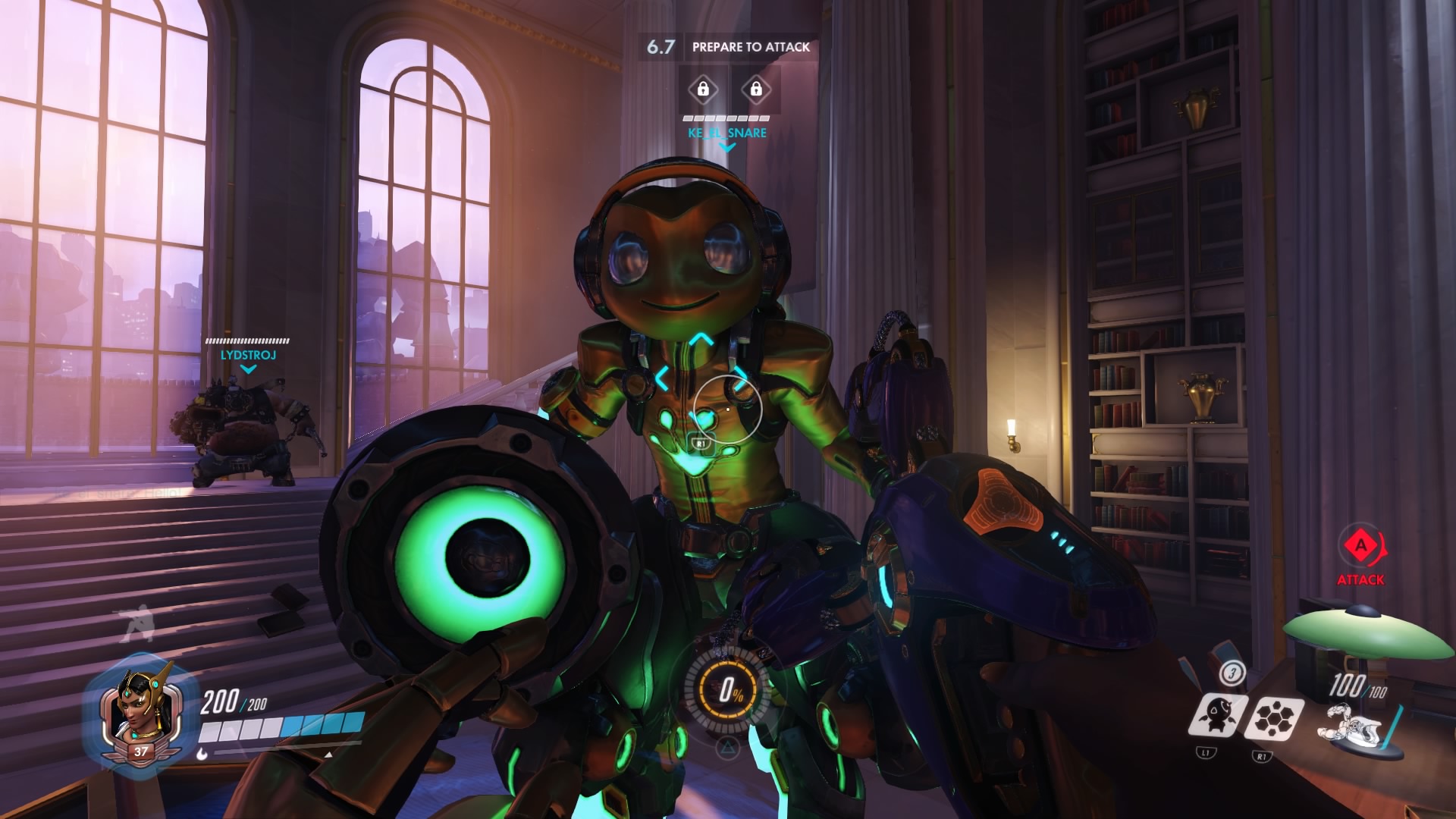Image resolution: width=1456 pixels, height=819 pixels.
Task: Select the KE_EL_SNARE teammate nameplate
Action: 727,133
